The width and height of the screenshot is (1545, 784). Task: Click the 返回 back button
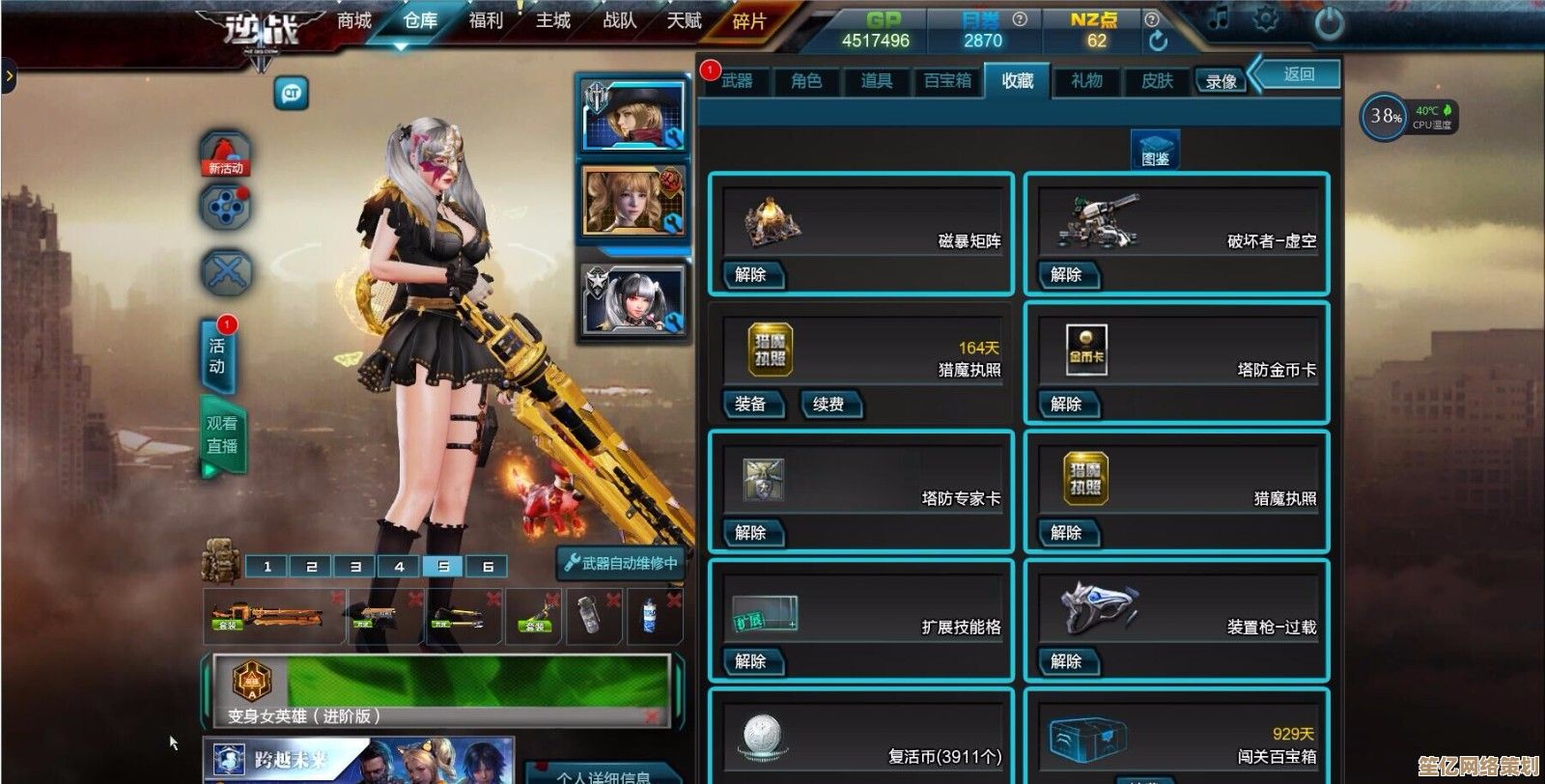tap(1298, 74)
